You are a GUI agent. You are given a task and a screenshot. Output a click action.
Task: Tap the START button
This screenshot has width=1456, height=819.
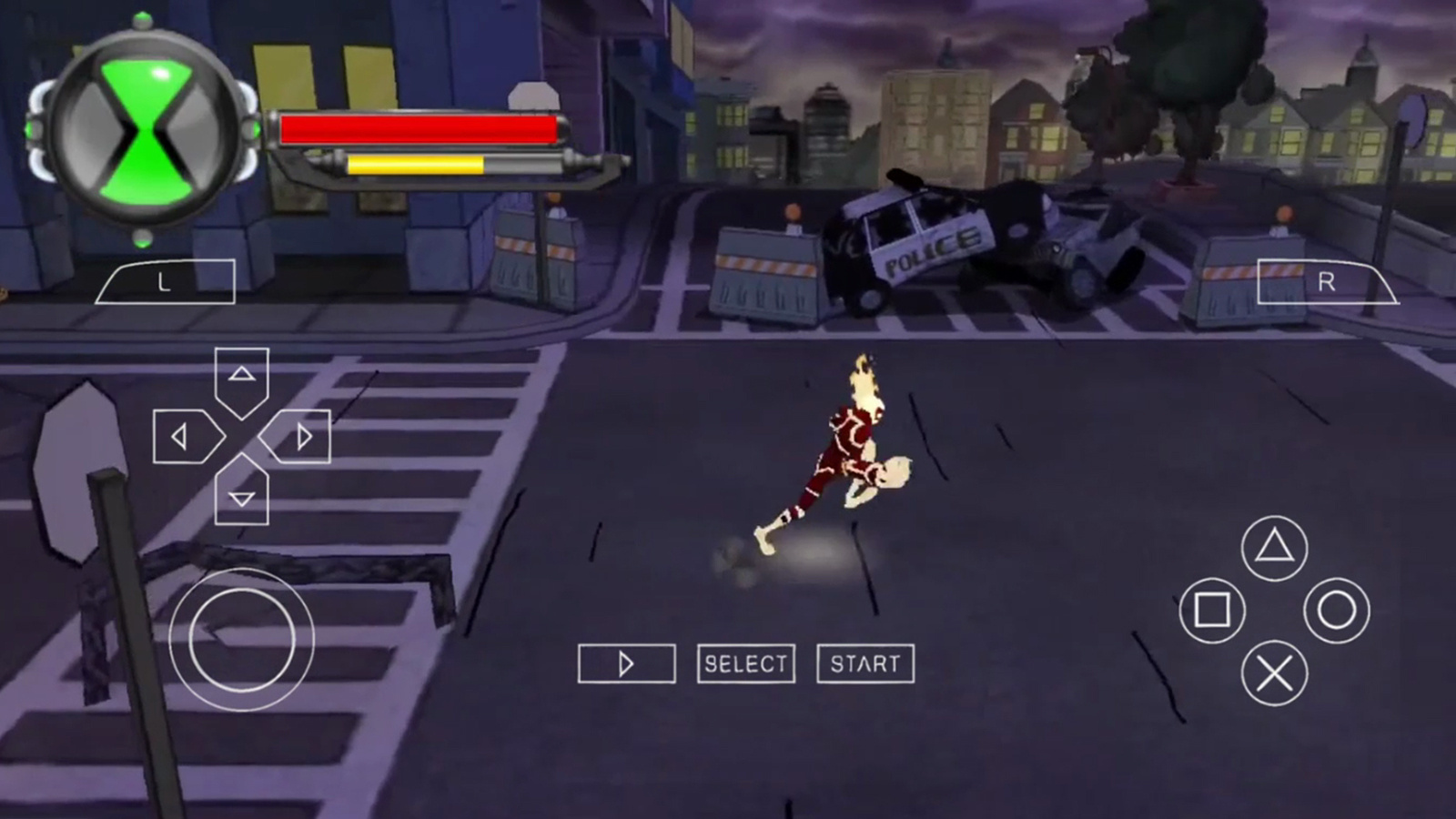click(865, 663)
